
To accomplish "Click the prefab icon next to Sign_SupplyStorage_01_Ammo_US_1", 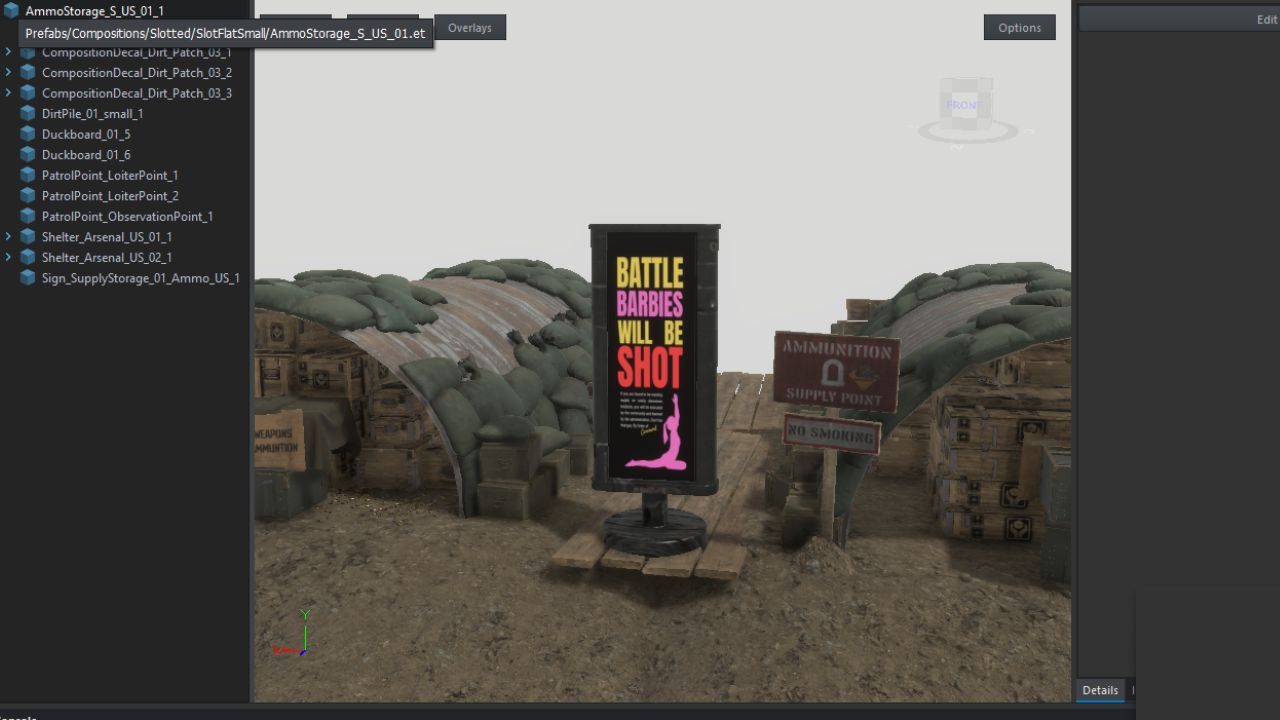I will pyautogui.click(x=26, y=278).
